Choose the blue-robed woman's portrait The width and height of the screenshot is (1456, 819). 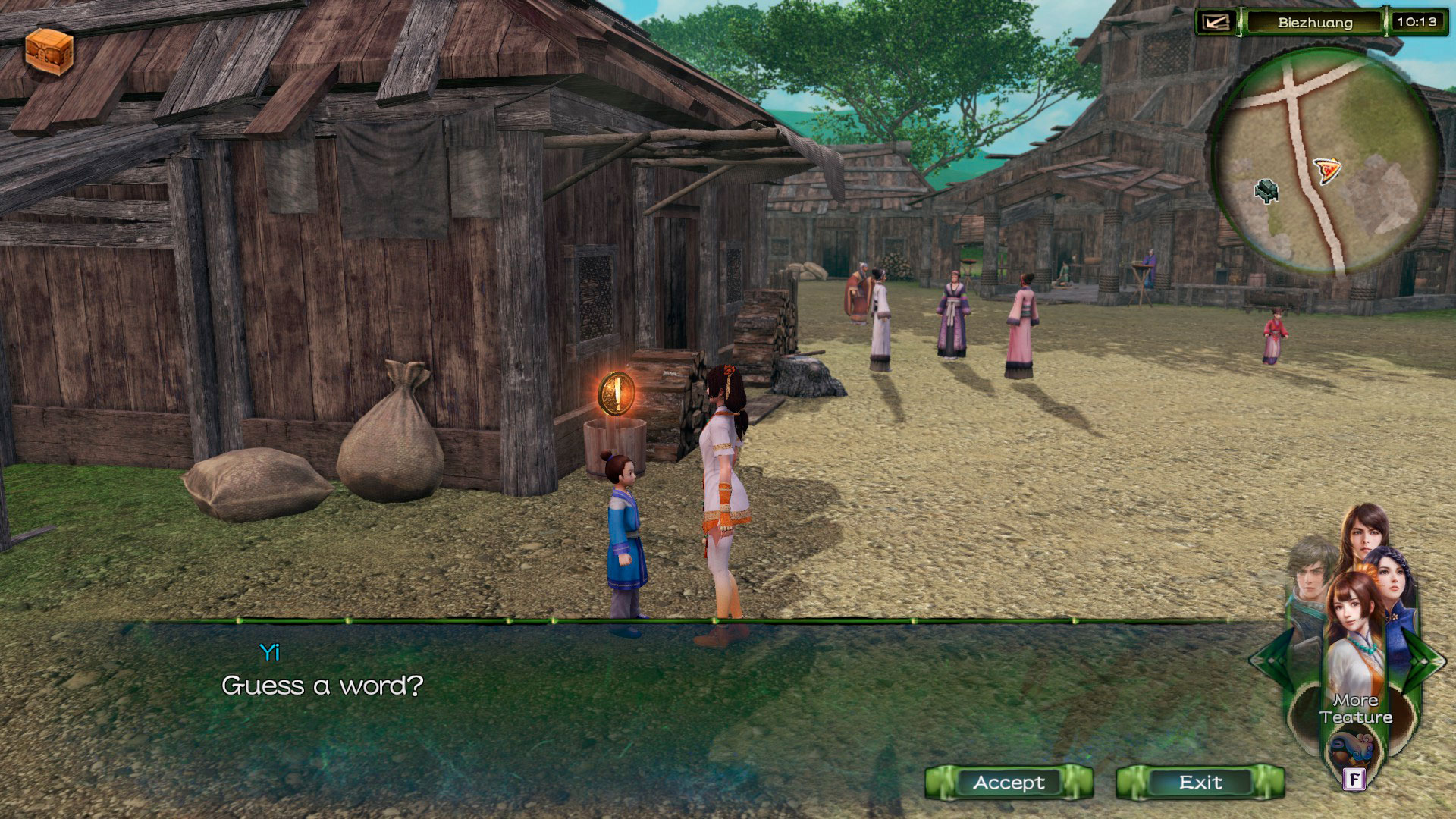coord(1392,580)
